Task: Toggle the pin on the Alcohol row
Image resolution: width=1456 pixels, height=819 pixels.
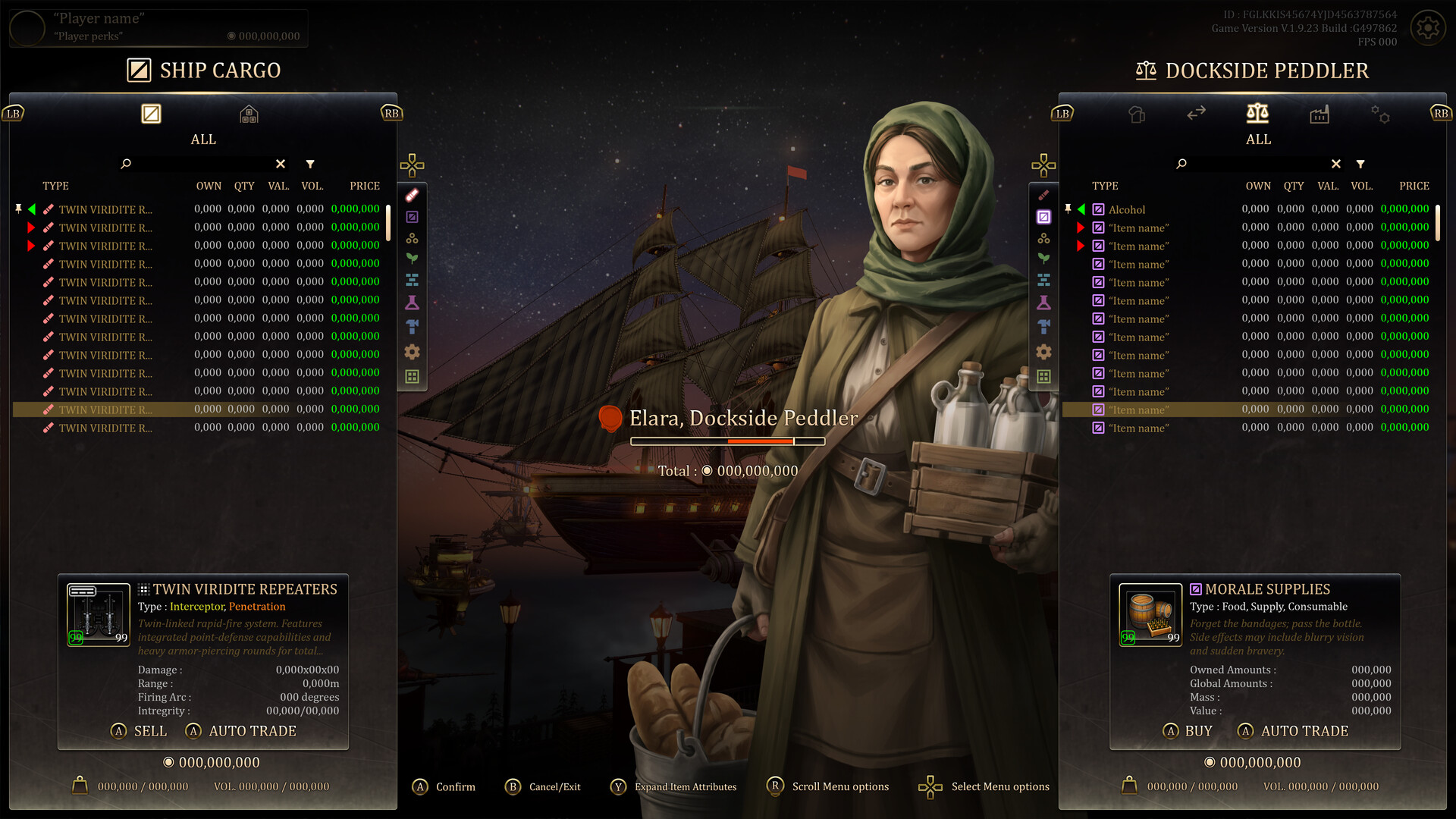Action: (1069, 209)
